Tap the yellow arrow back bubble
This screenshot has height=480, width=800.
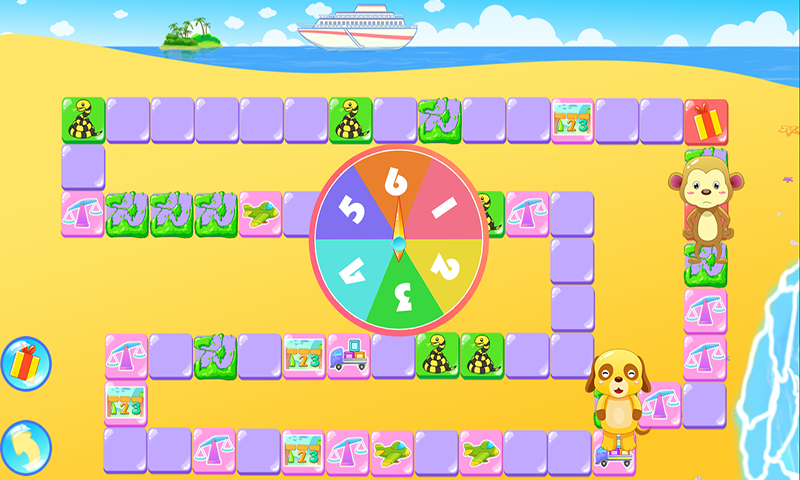click(24, 447)
